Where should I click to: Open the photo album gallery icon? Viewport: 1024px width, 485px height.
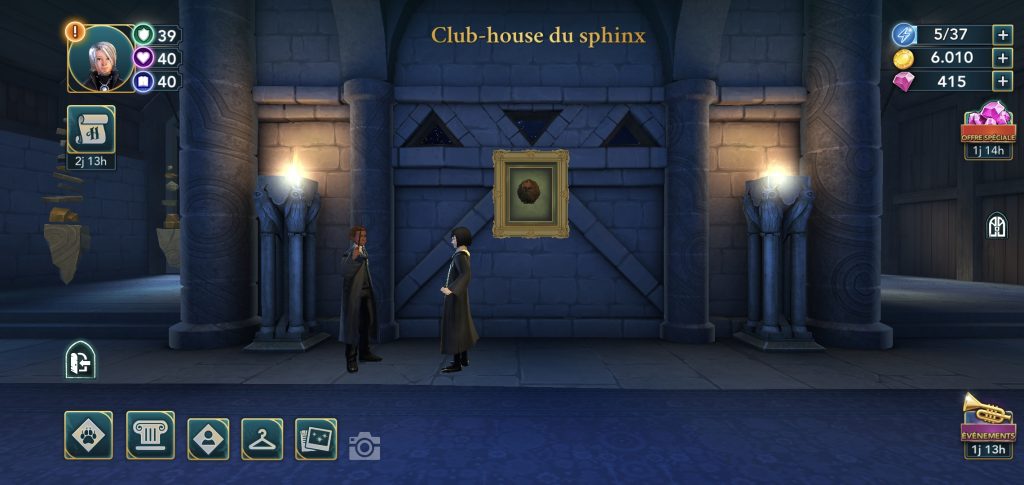316,438
